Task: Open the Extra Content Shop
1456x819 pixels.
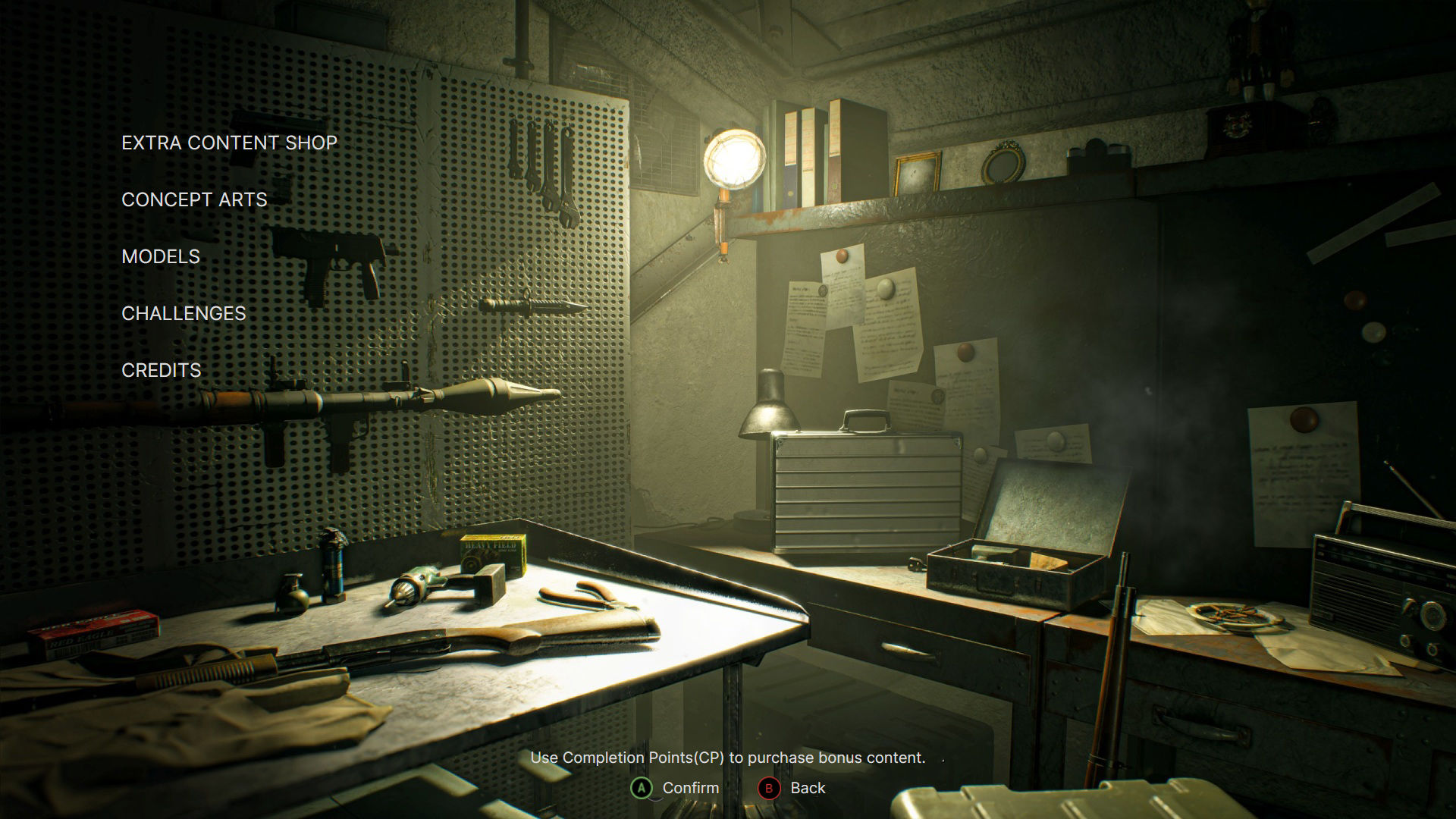Action: click(228, 143)
